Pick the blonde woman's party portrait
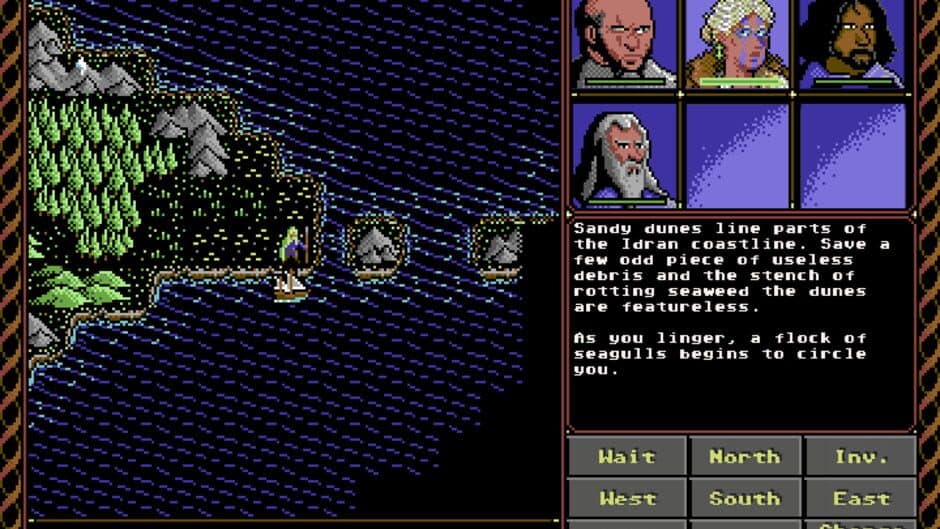The height and width of the screenshot is (529, 940). [x=737, y=44]
